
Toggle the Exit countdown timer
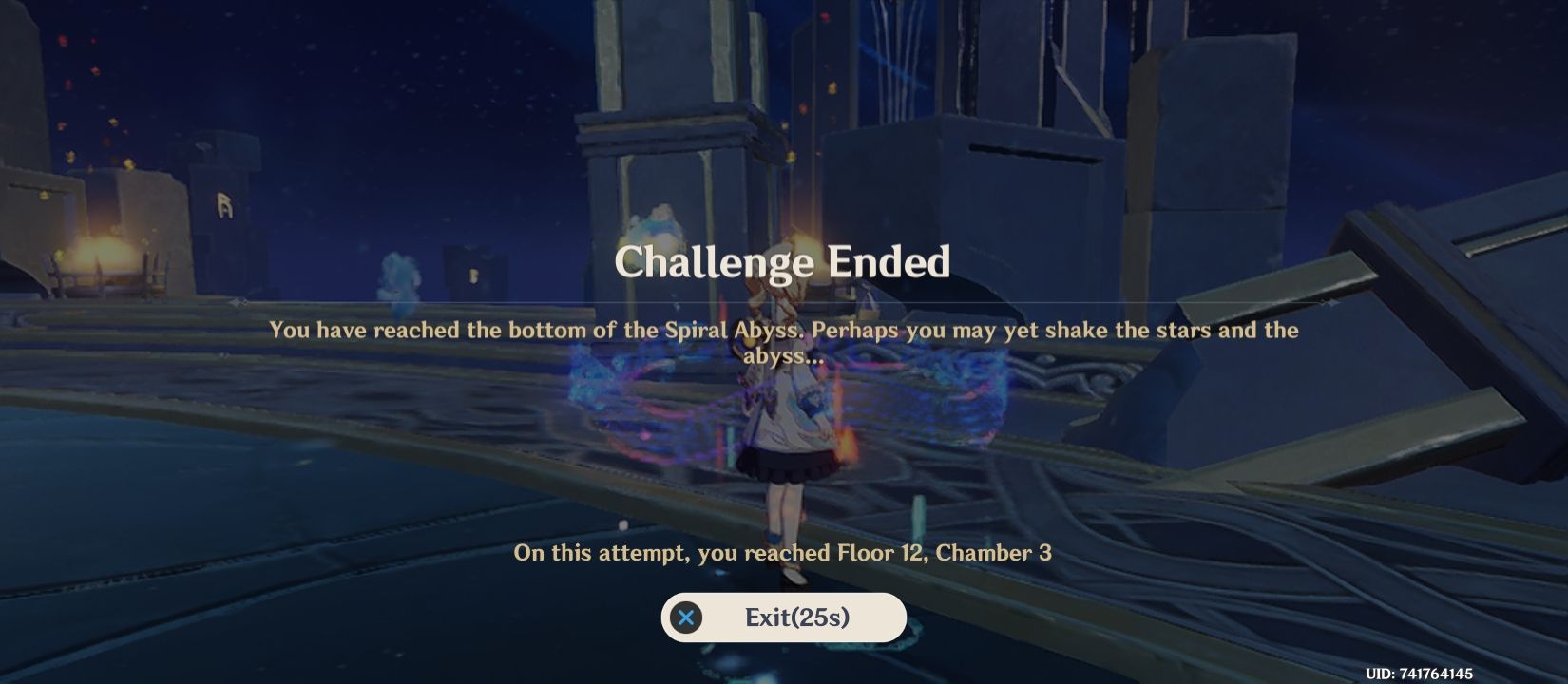click(x=822, y=617)
